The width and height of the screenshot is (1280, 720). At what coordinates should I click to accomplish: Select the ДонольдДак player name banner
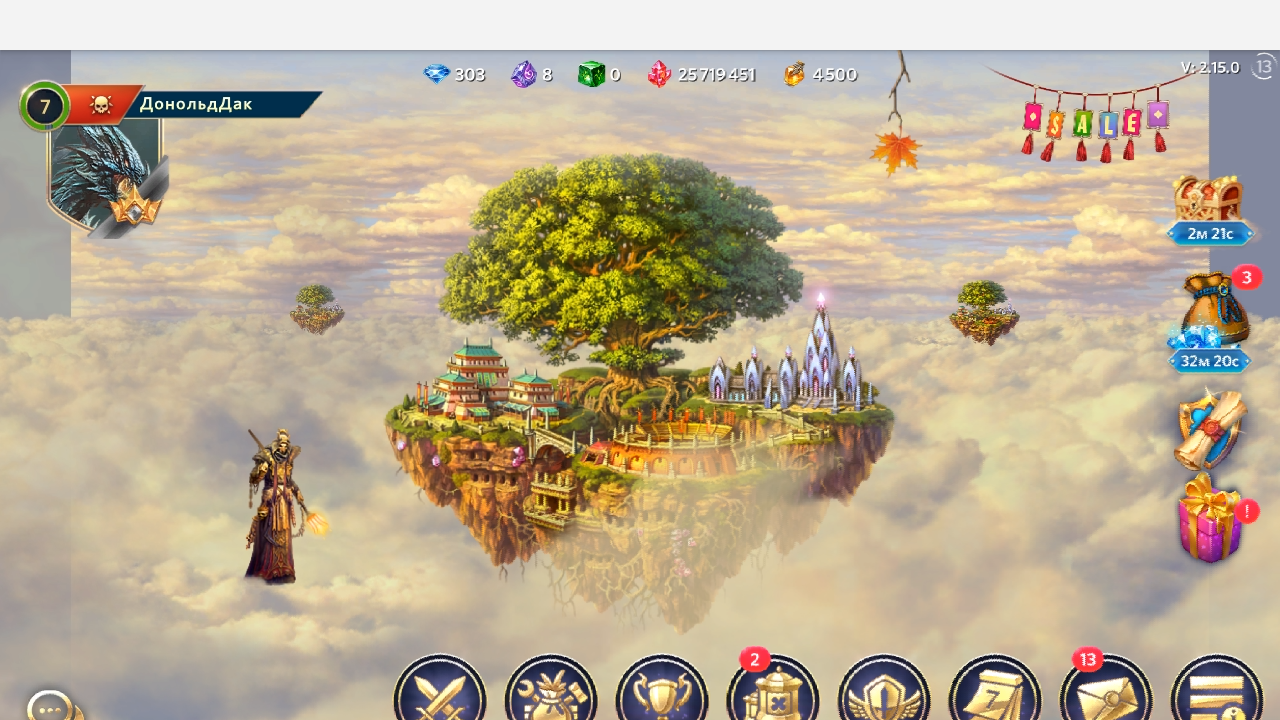[x=218, y=104]
